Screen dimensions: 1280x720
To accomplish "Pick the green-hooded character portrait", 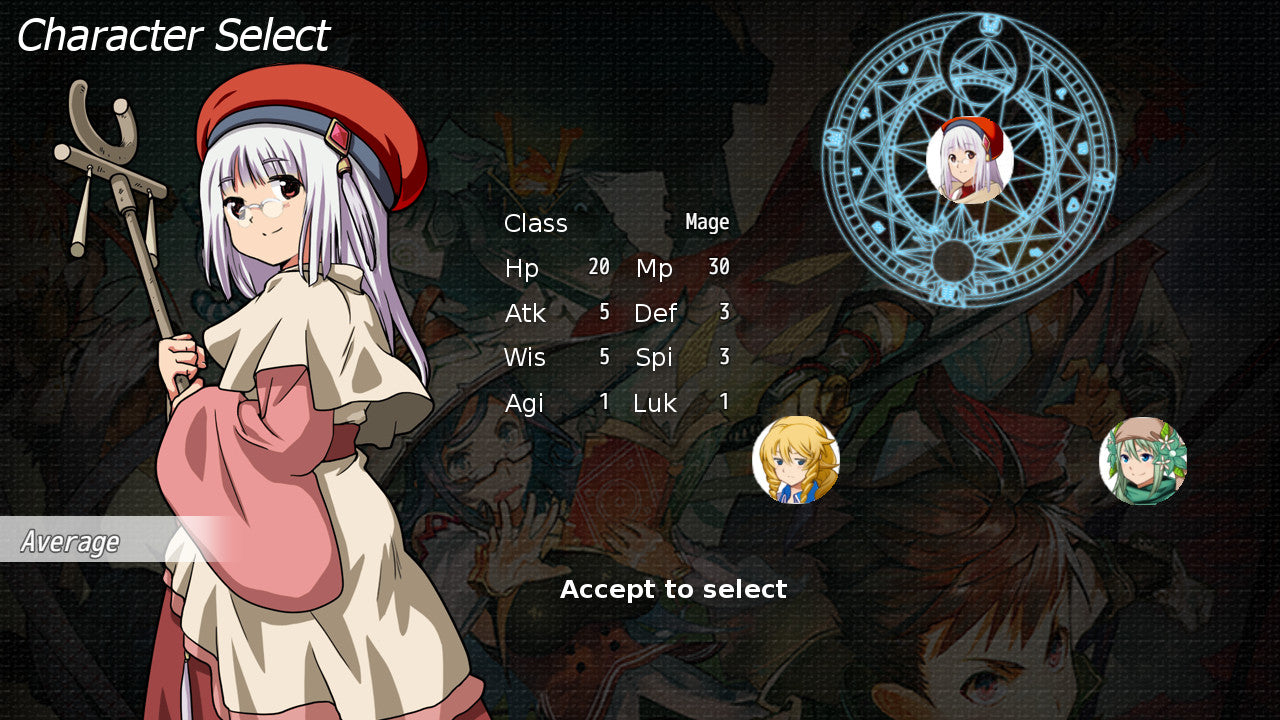I will click(x=1143, y=461).
